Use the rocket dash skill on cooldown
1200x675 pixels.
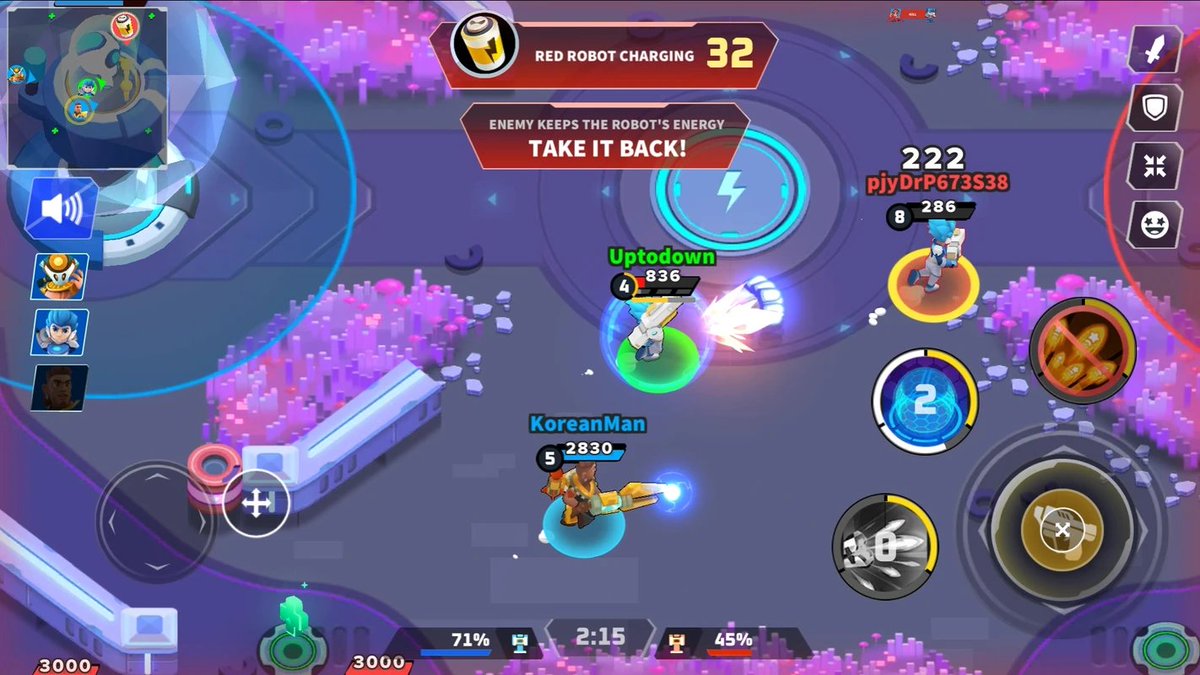pyautogui.click(x=885, y=547)
